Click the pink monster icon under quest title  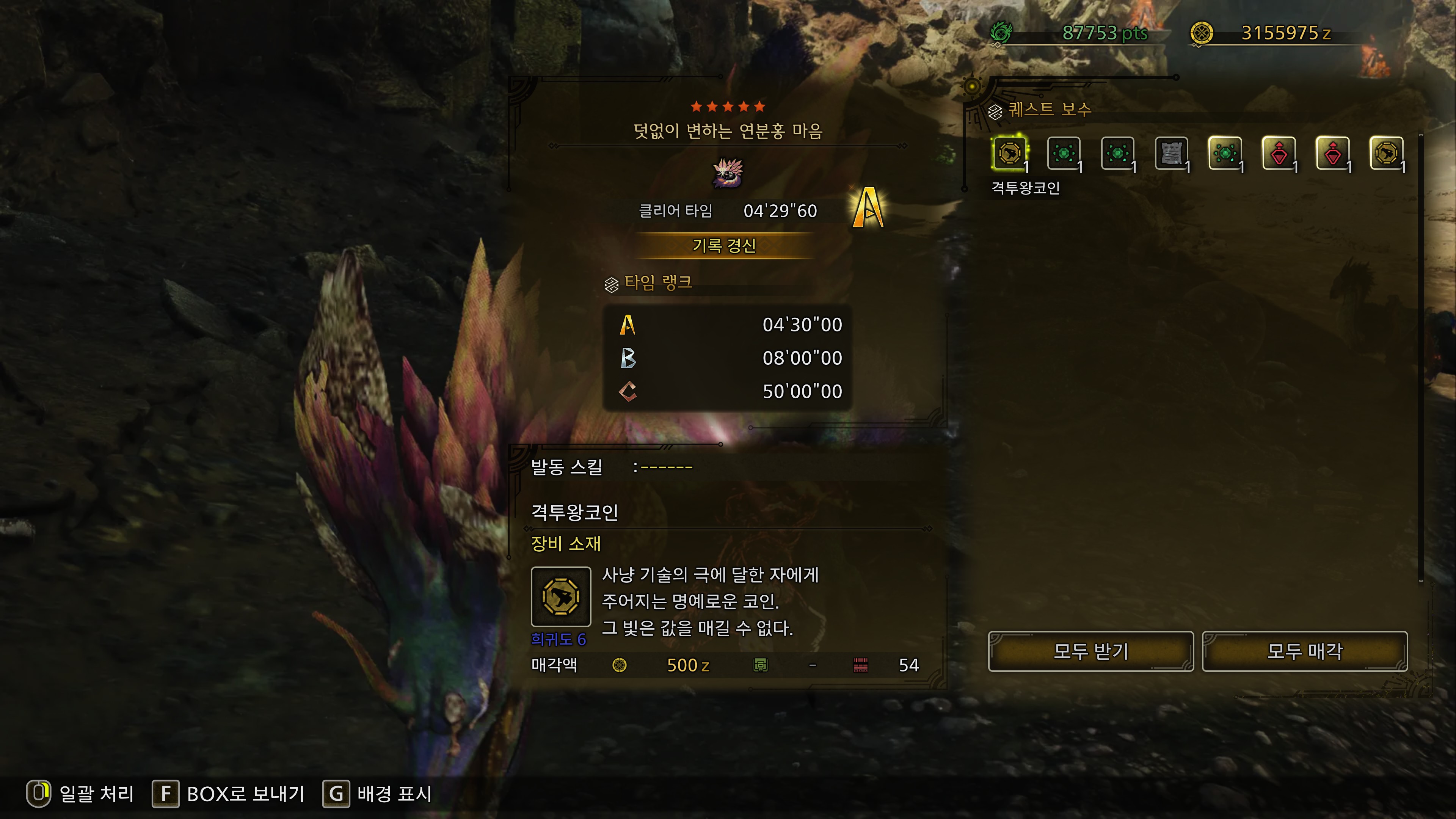(x=728, y=174)
